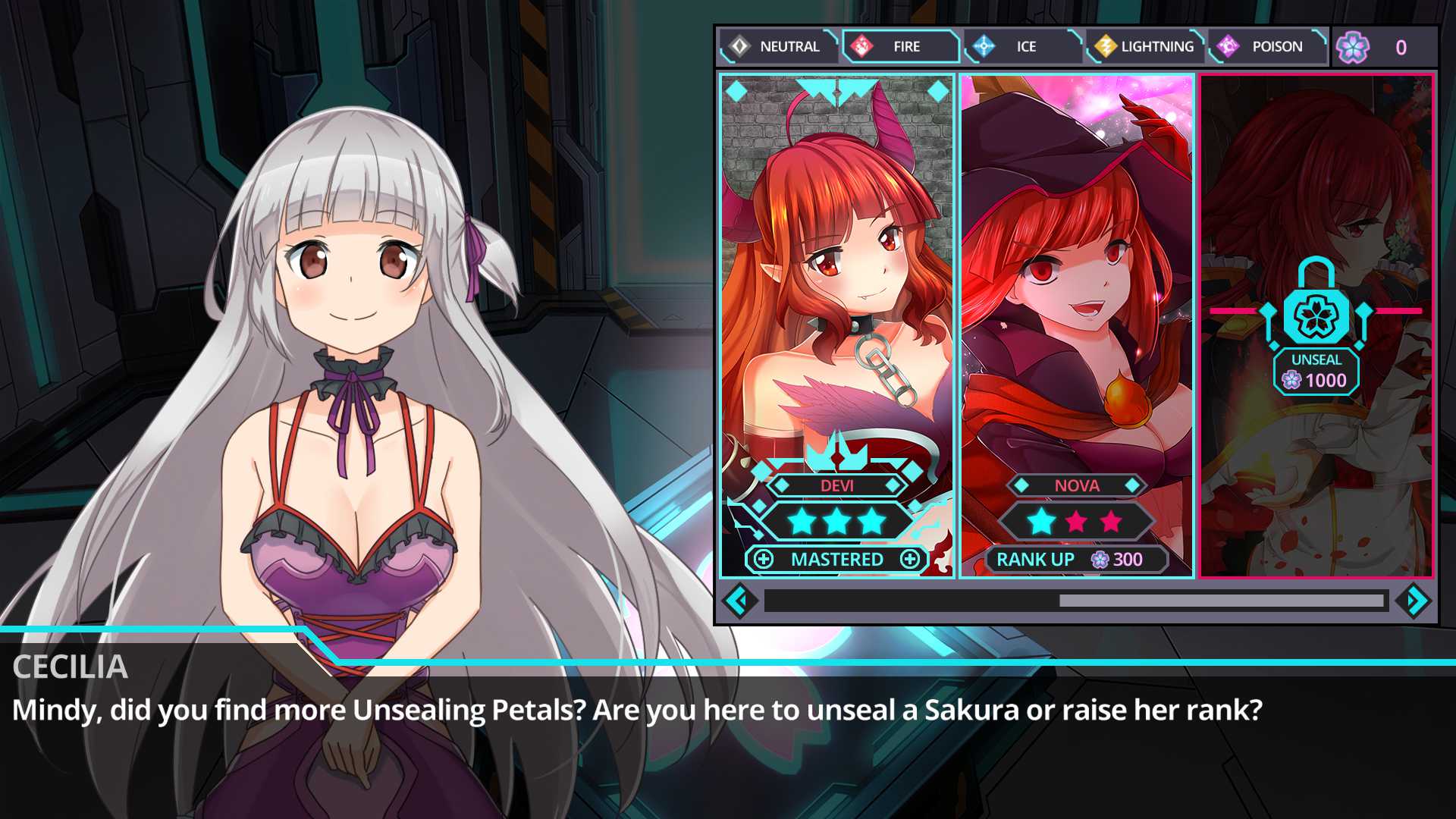Unseal the locked Sakura for 1000 petals

[x=1316, y=372]
